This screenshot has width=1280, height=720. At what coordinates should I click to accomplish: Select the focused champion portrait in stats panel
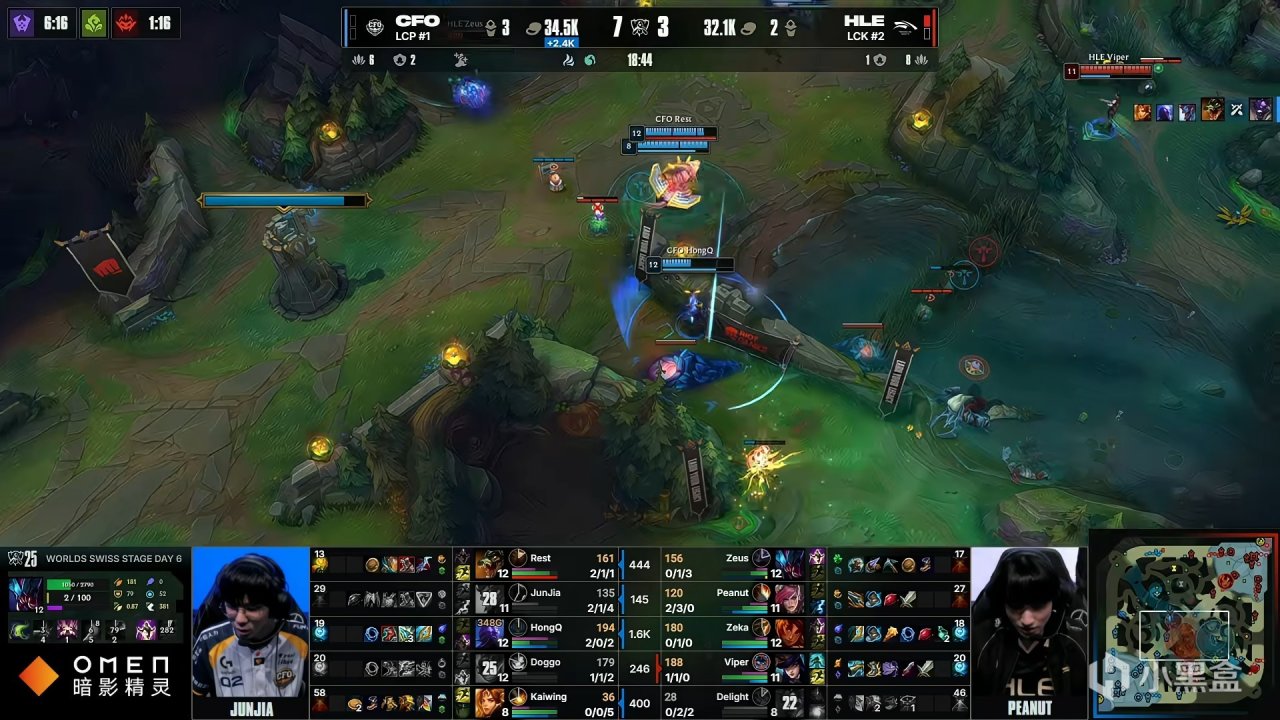24,593
